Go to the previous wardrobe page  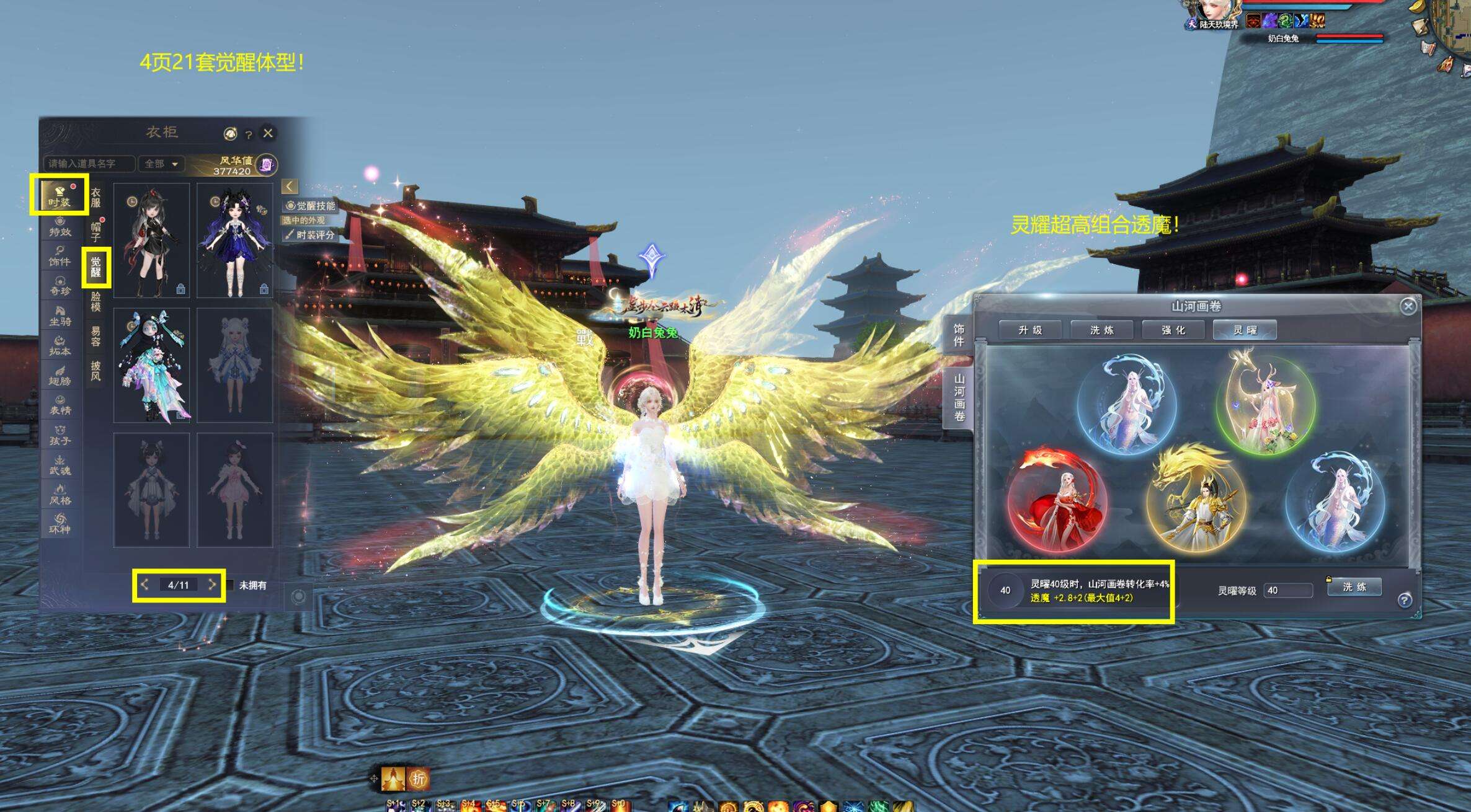[x=144, y=585]
